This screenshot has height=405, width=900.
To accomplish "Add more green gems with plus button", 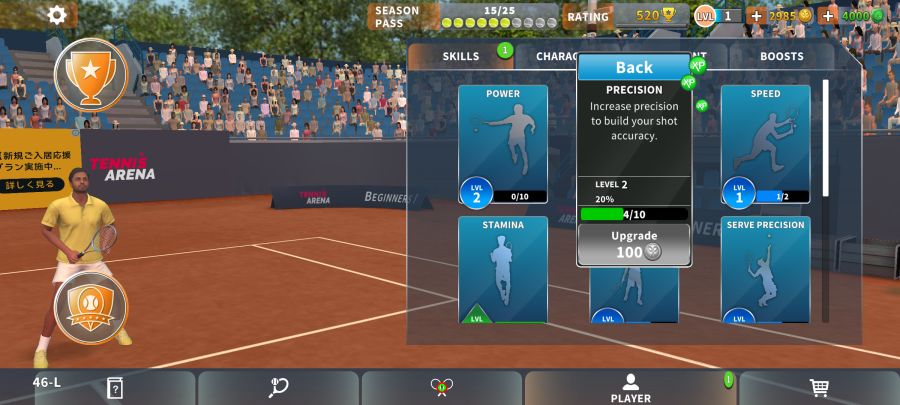I will coord(828,16).
